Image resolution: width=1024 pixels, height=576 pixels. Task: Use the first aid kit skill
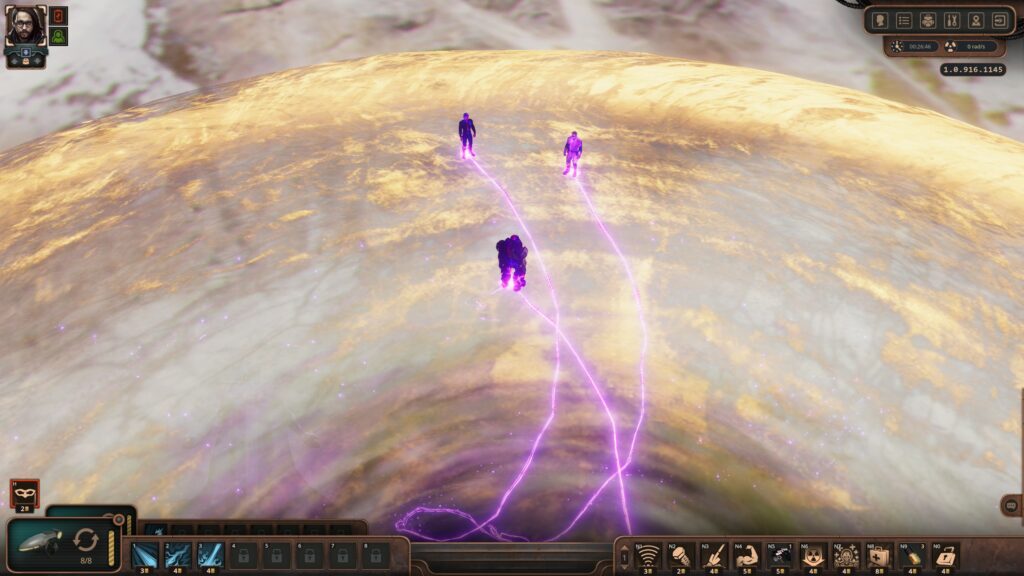pos(880,555)
